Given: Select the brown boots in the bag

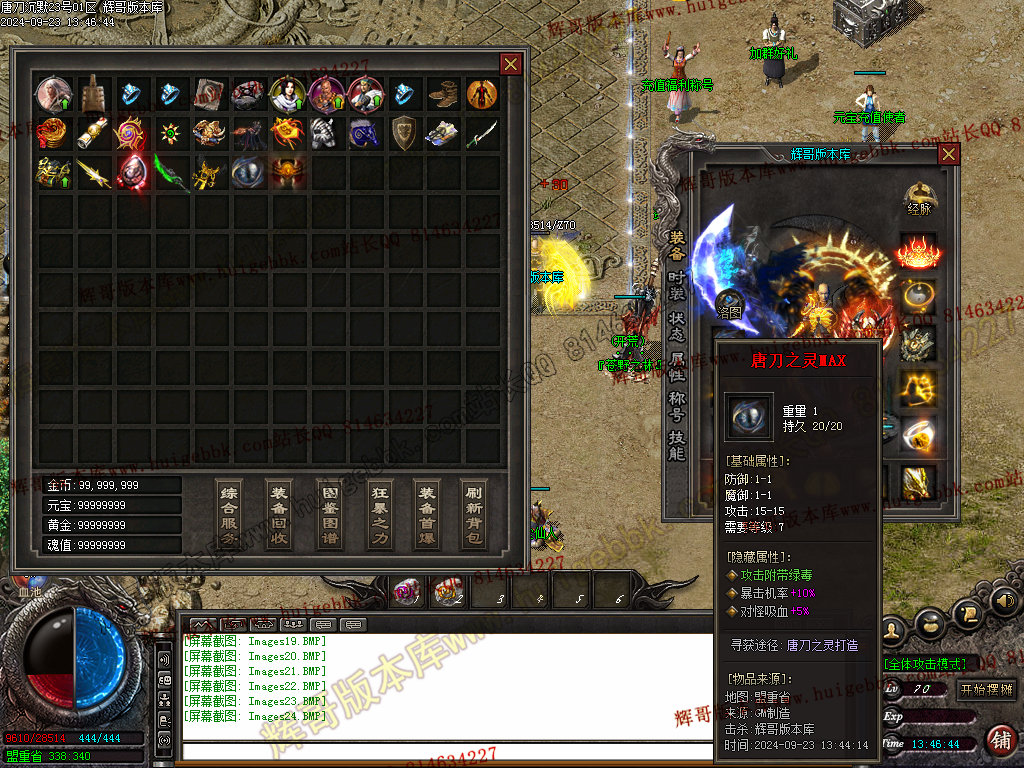Looking at the screenshot, I should (x=443, y=94).
